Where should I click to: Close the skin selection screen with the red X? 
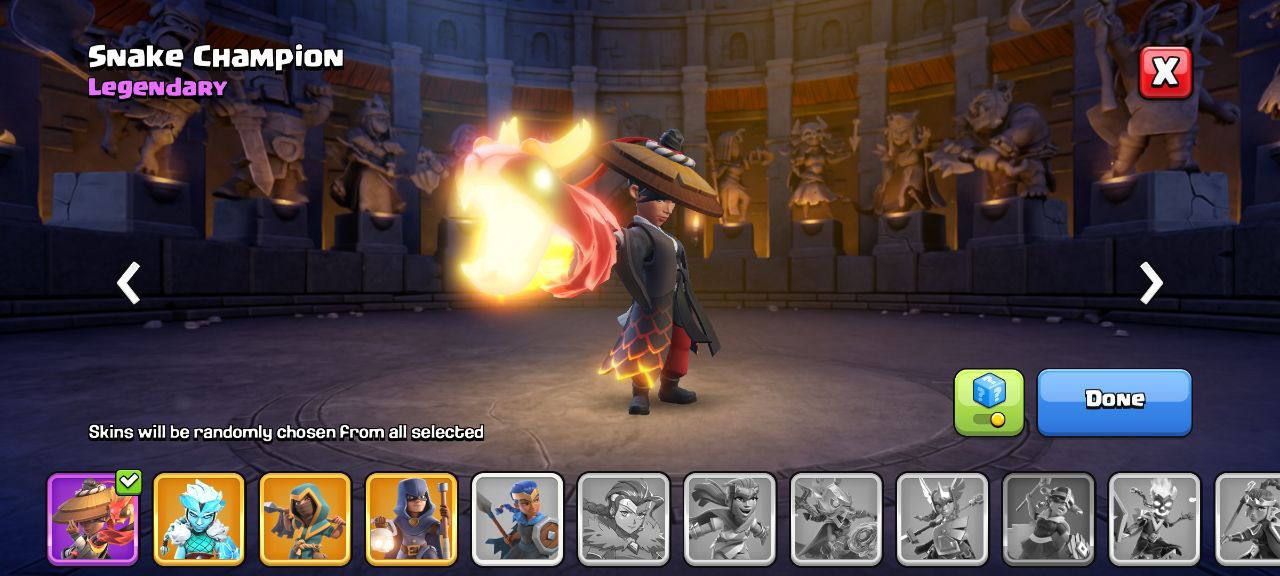point(1165,72)
